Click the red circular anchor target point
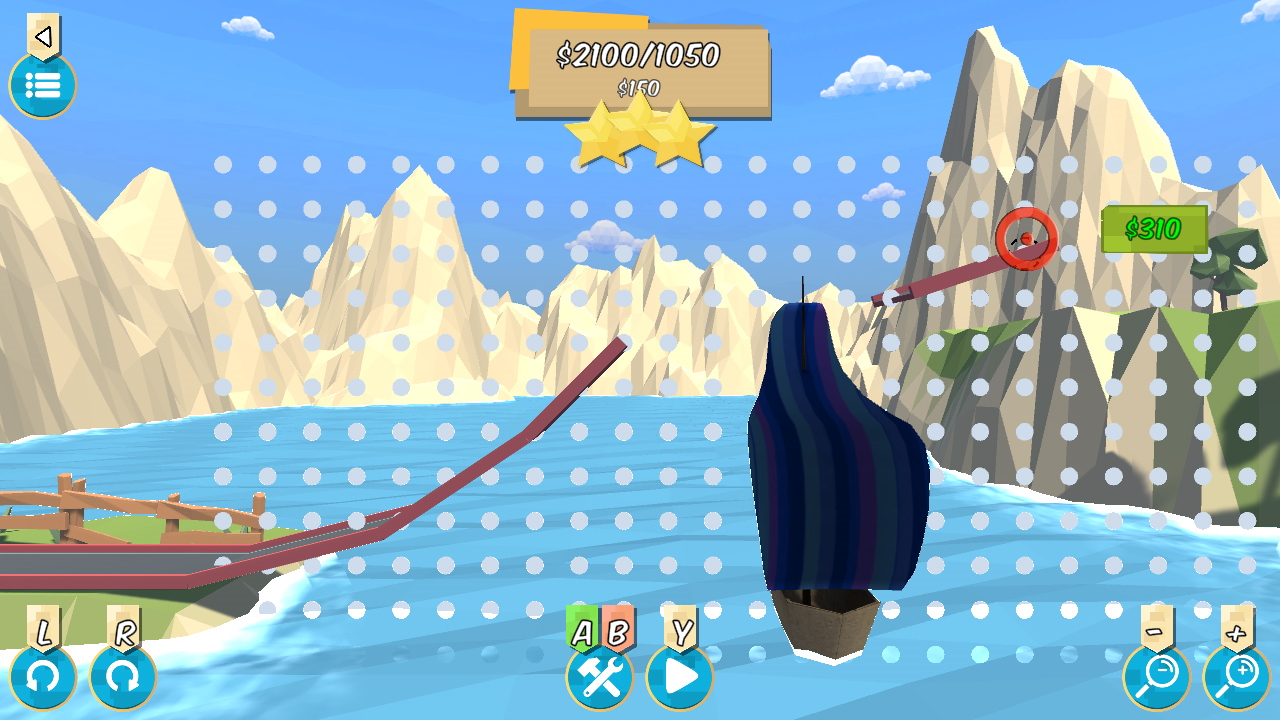This screenshot has width=1280, height=720. [x=1026, y=240]
